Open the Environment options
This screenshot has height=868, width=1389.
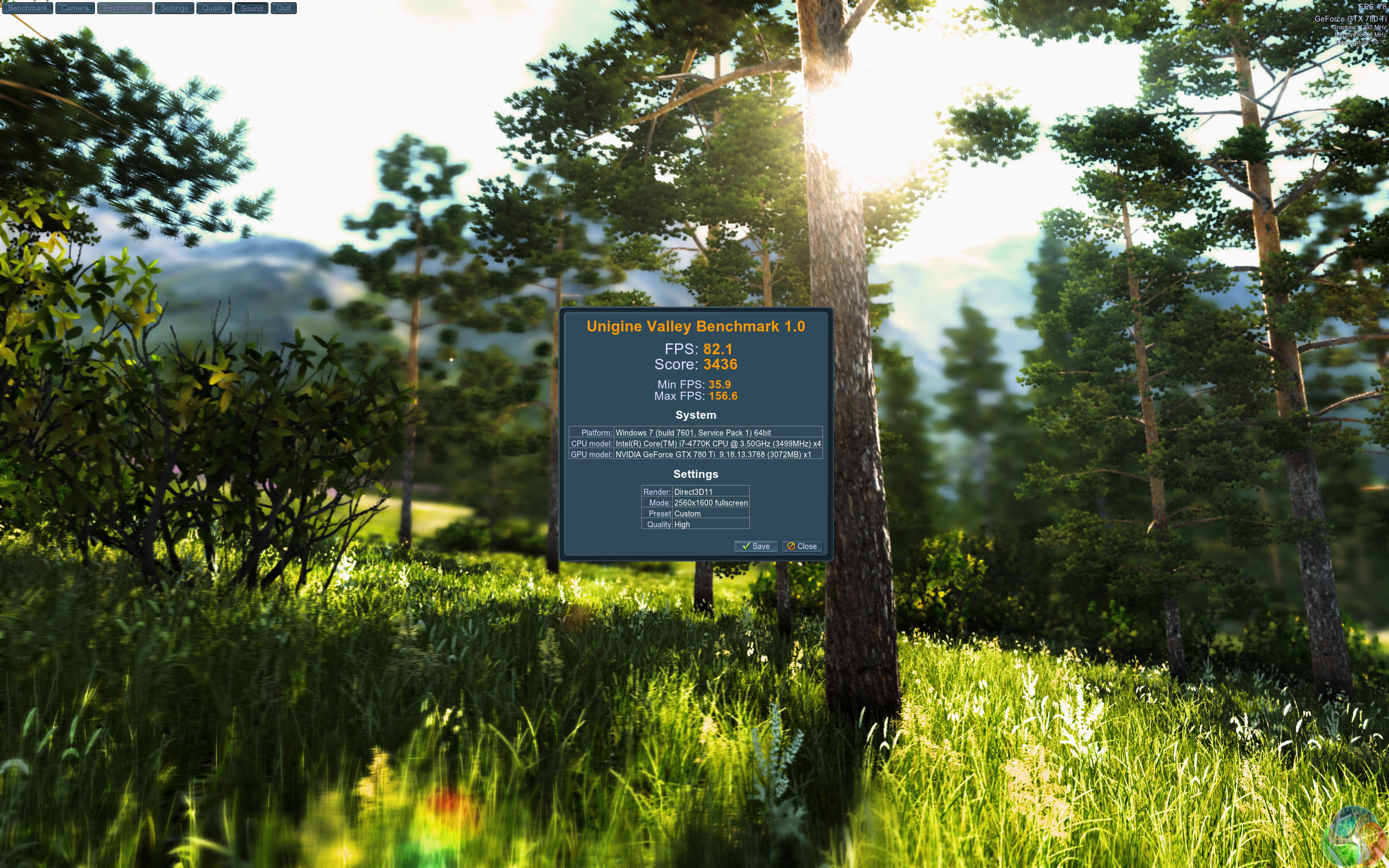pos(125,8)
